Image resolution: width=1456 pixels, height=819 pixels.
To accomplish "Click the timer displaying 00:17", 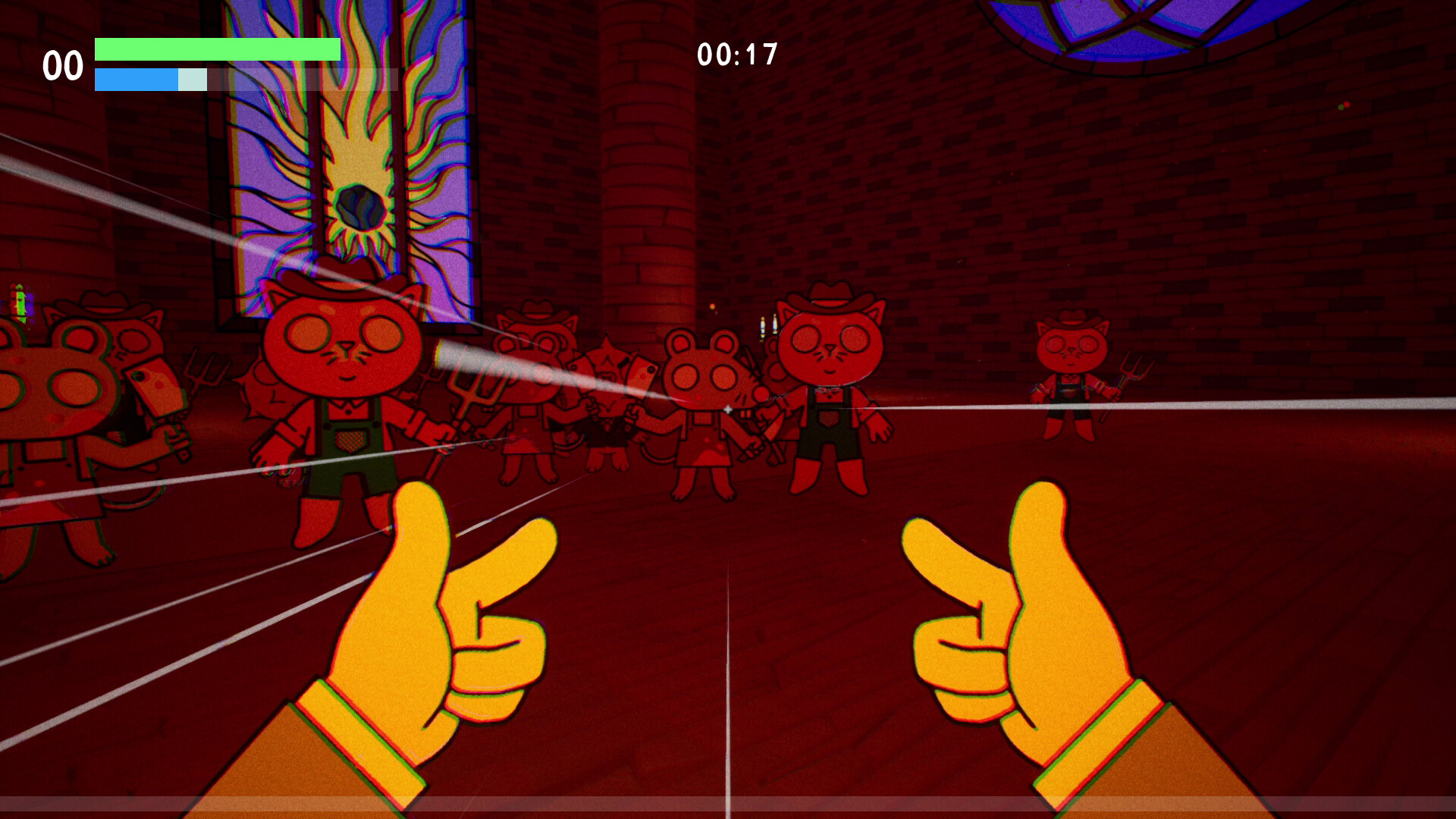I will point(737,53).
